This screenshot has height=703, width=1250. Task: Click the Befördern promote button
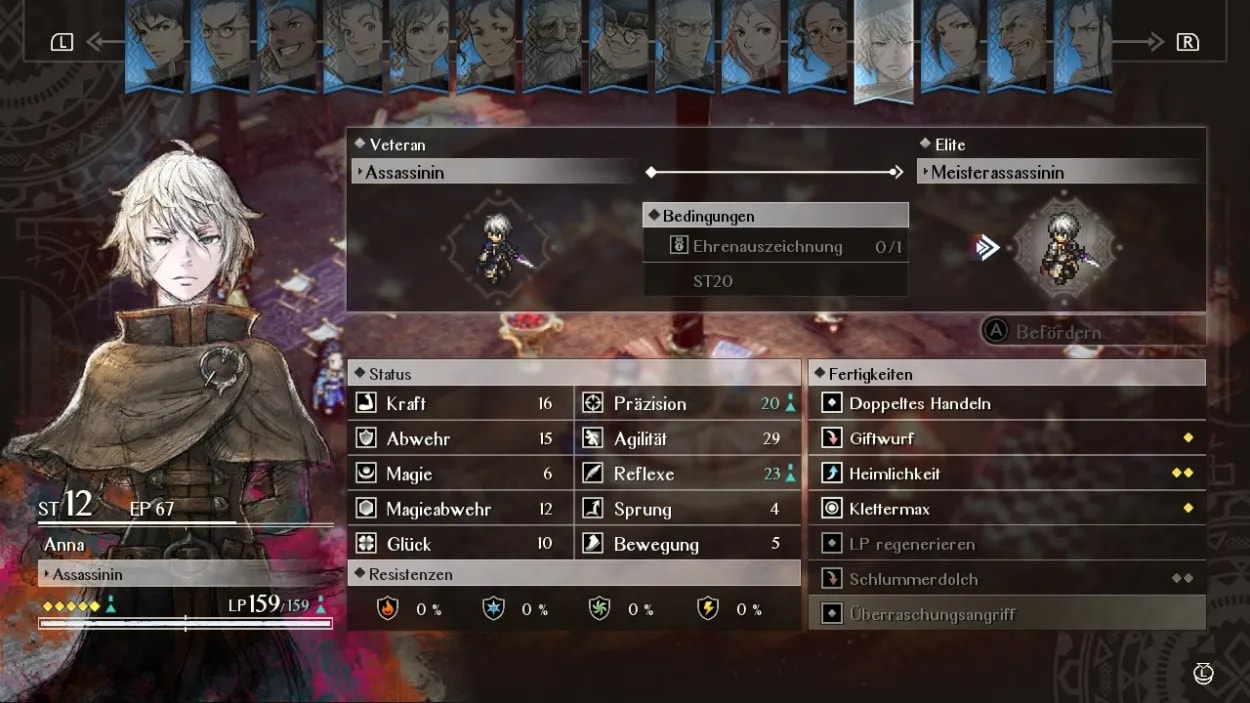coord(1045,332)
